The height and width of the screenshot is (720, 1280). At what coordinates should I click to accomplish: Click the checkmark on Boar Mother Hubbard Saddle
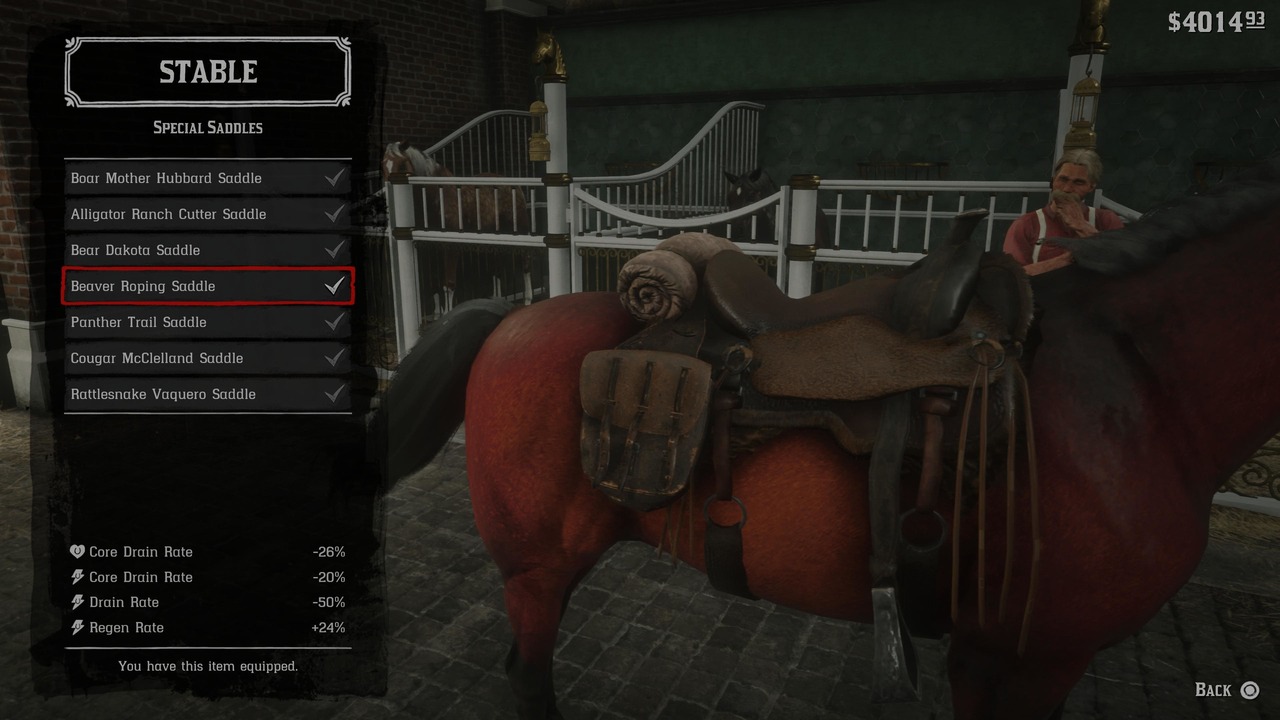(x=335, y=177)
